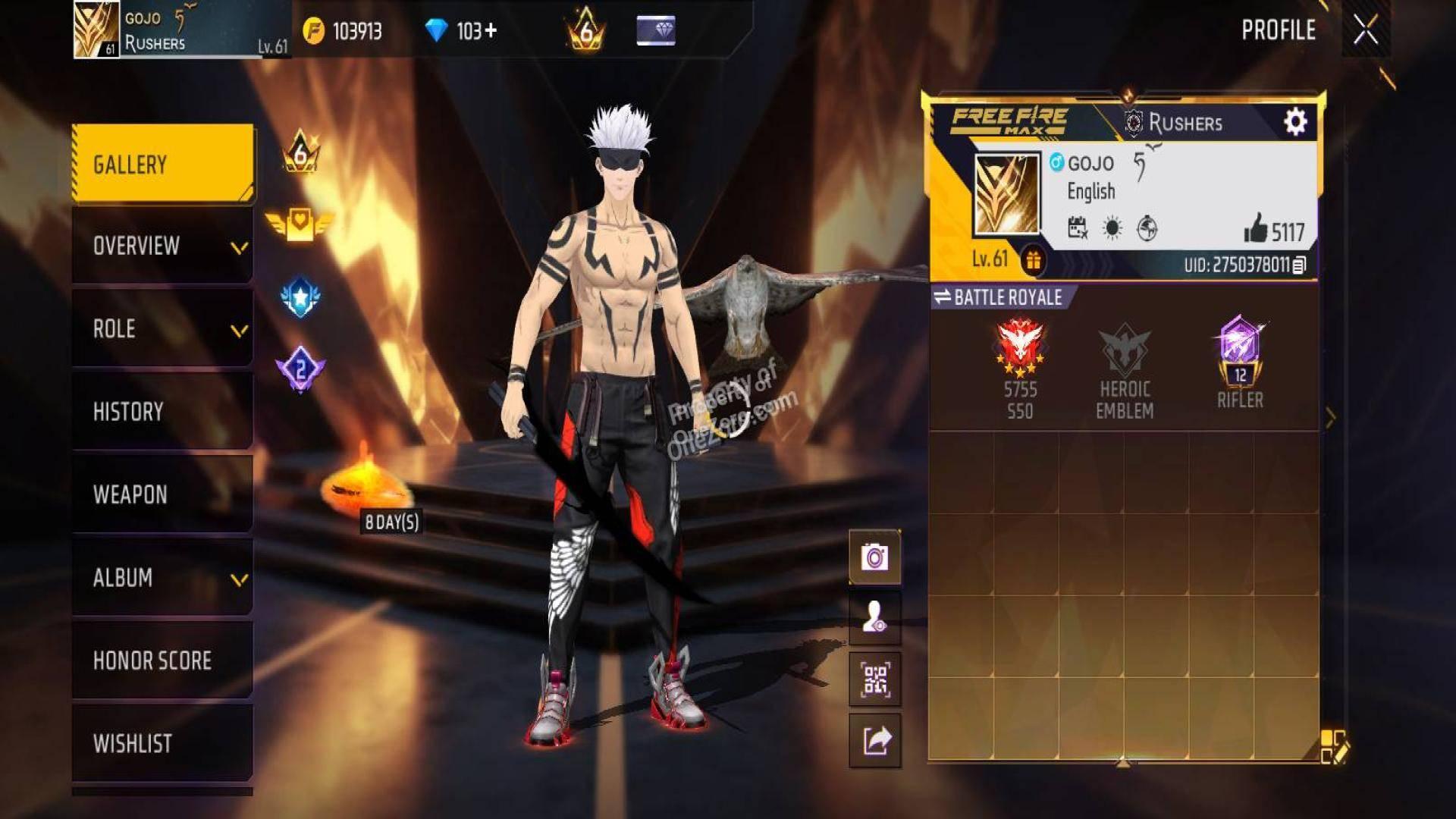Open the Album section
The height and width of the screenshot is (819, 1456).
162,578
